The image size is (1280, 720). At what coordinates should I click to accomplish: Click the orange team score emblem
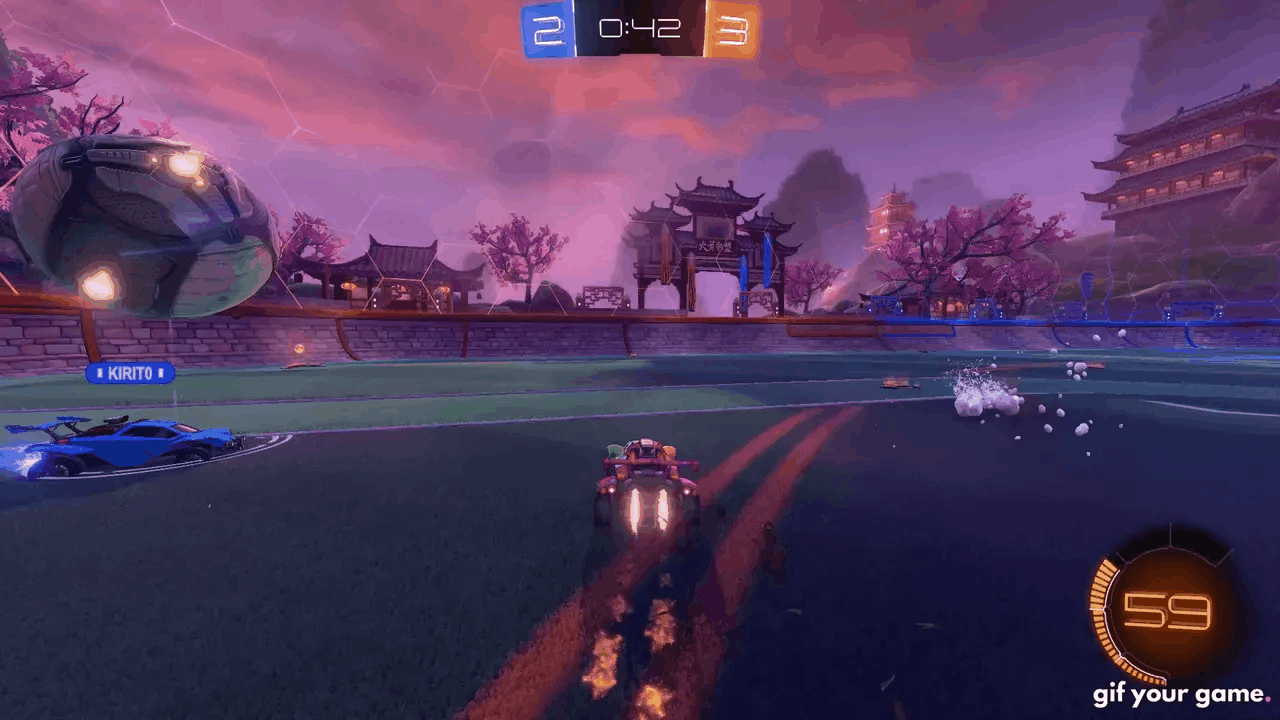click(x=735, y=29)
